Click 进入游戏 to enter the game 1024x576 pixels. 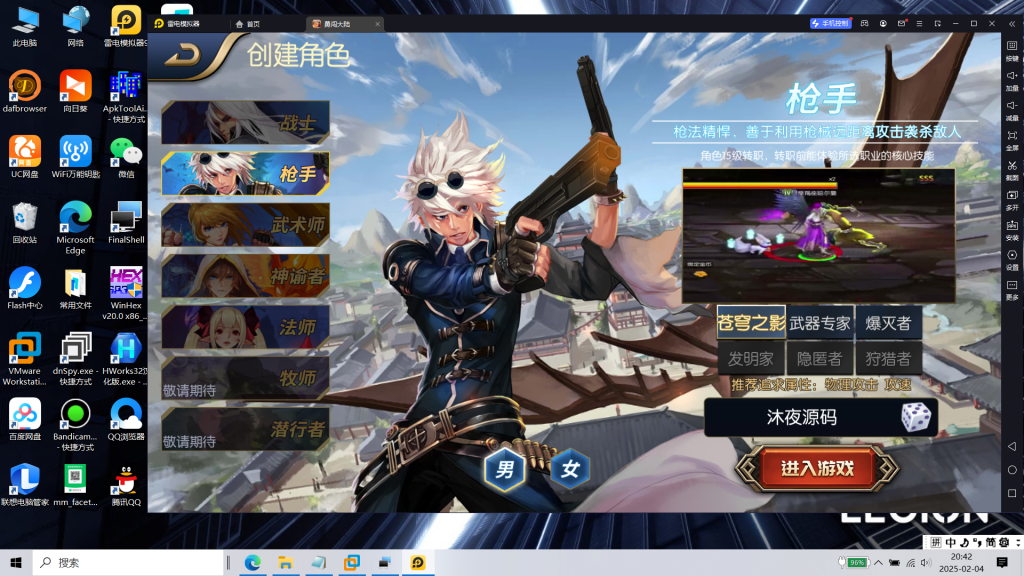point(817,468)
